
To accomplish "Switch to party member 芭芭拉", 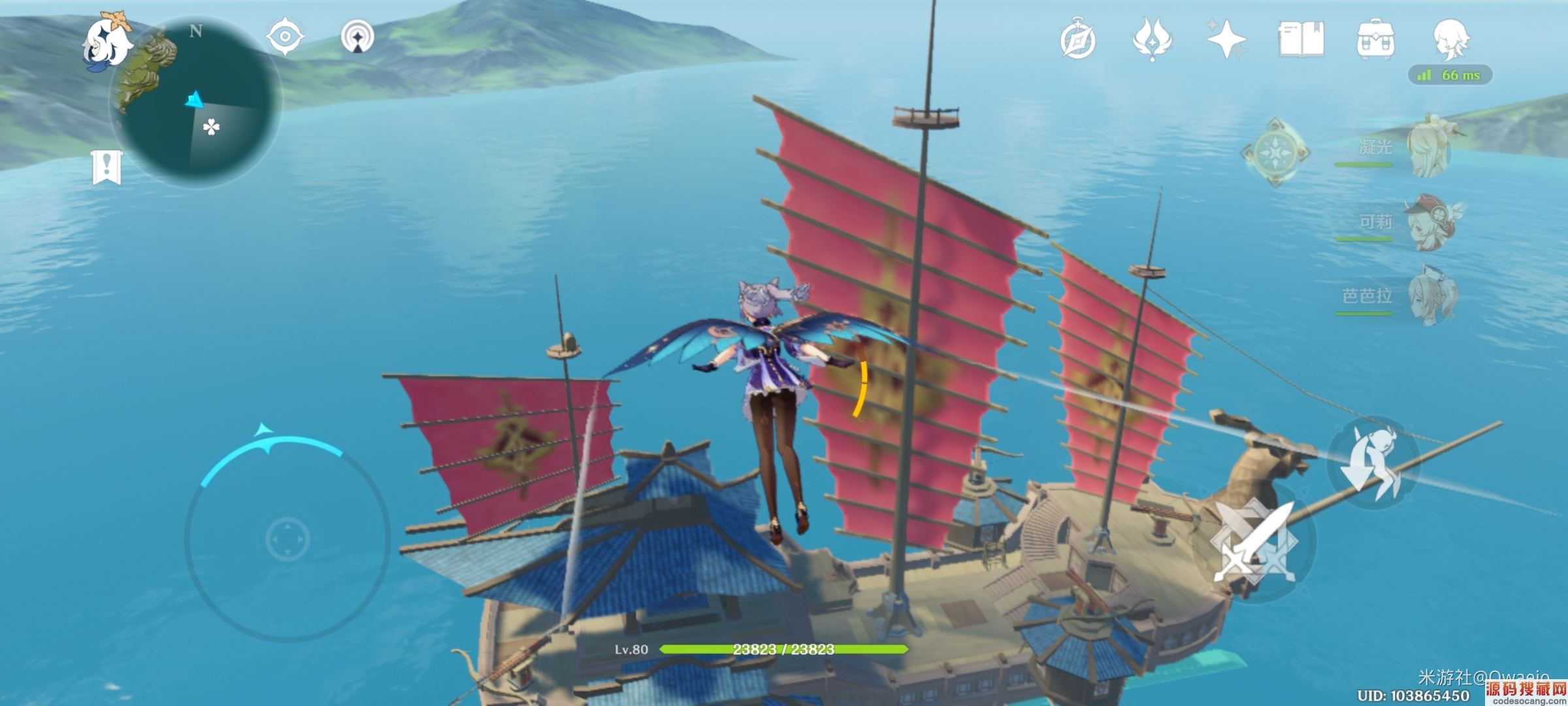I will pyautogui.click(x=1431, y=297).
